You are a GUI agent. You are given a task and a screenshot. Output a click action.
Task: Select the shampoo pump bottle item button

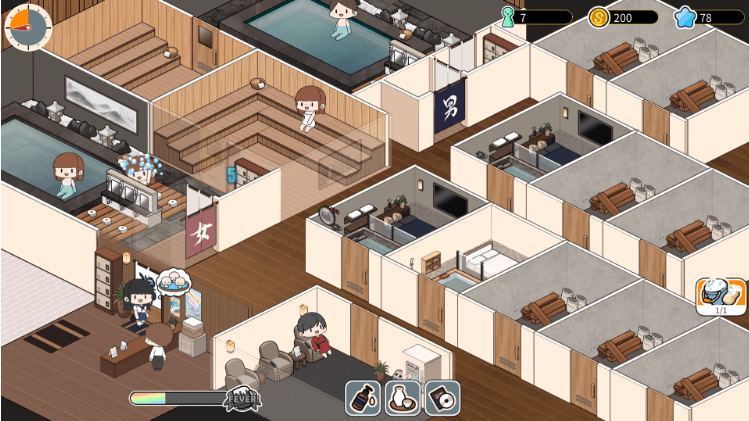click(363, 398)
